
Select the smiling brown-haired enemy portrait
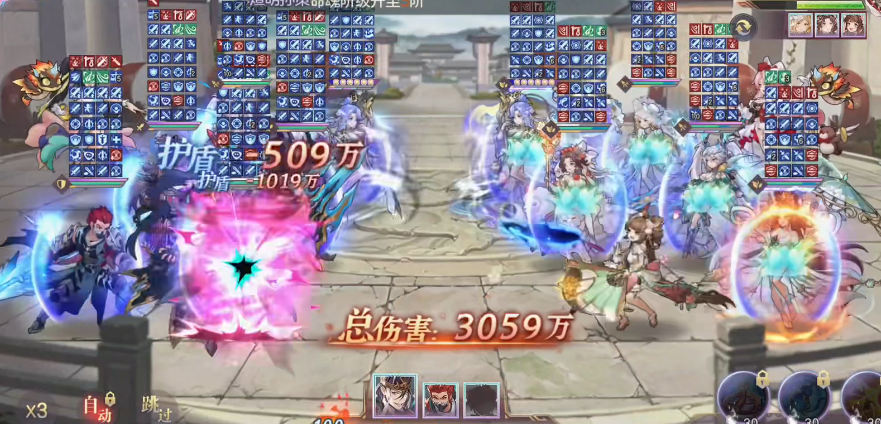852,25
